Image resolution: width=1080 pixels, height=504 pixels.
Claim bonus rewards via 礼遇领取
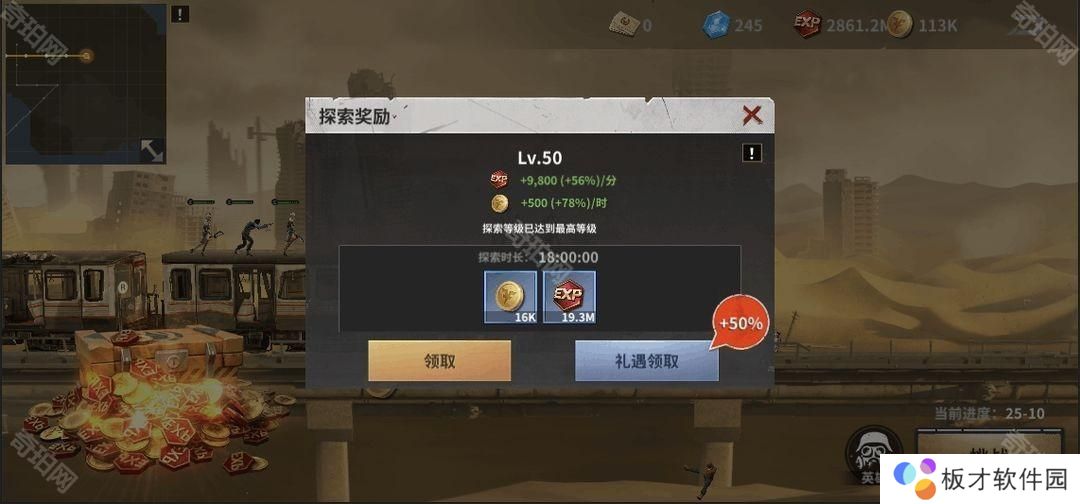click(x=646, y=361)
